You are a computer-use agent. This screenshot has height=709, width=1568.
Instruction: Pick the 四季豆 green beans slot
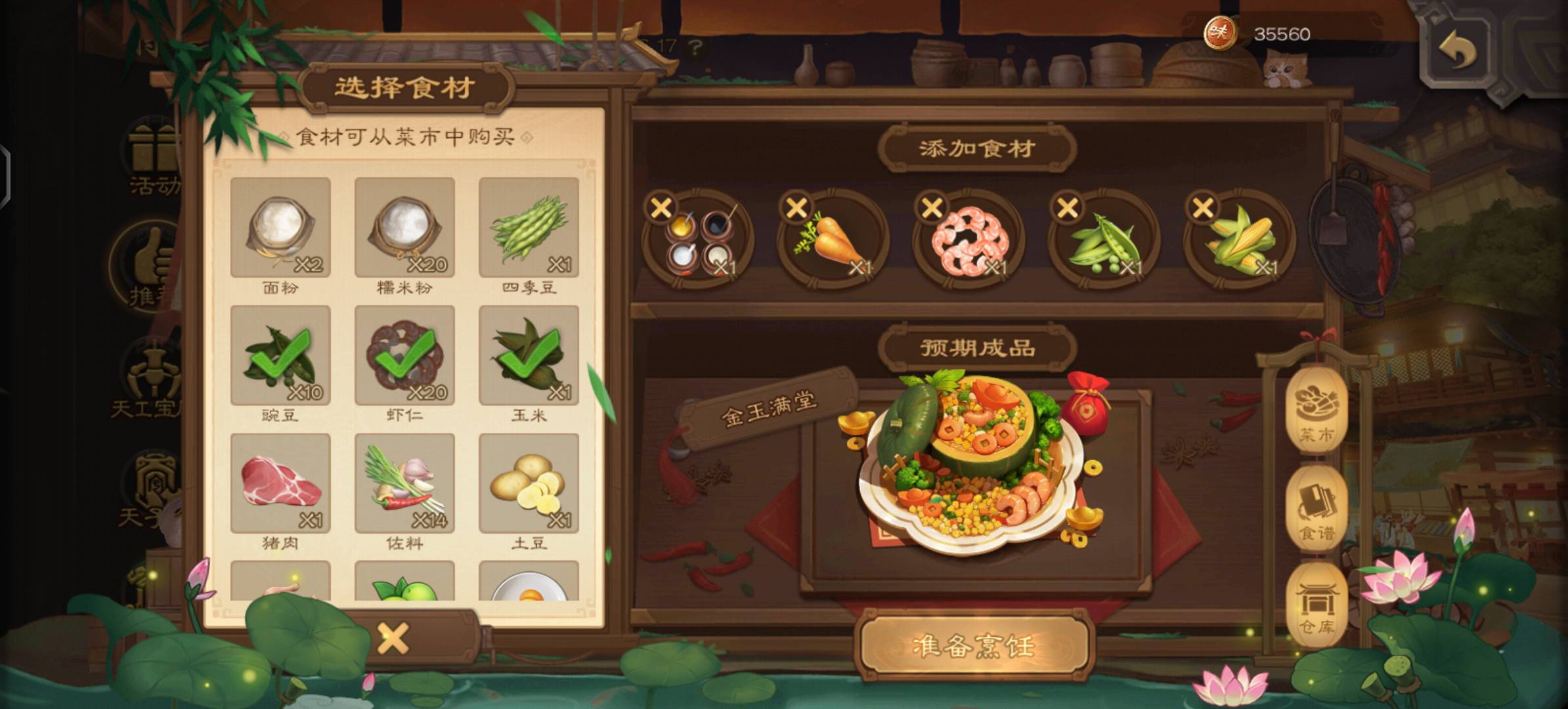pyautogui.click(x=529, y=227)
